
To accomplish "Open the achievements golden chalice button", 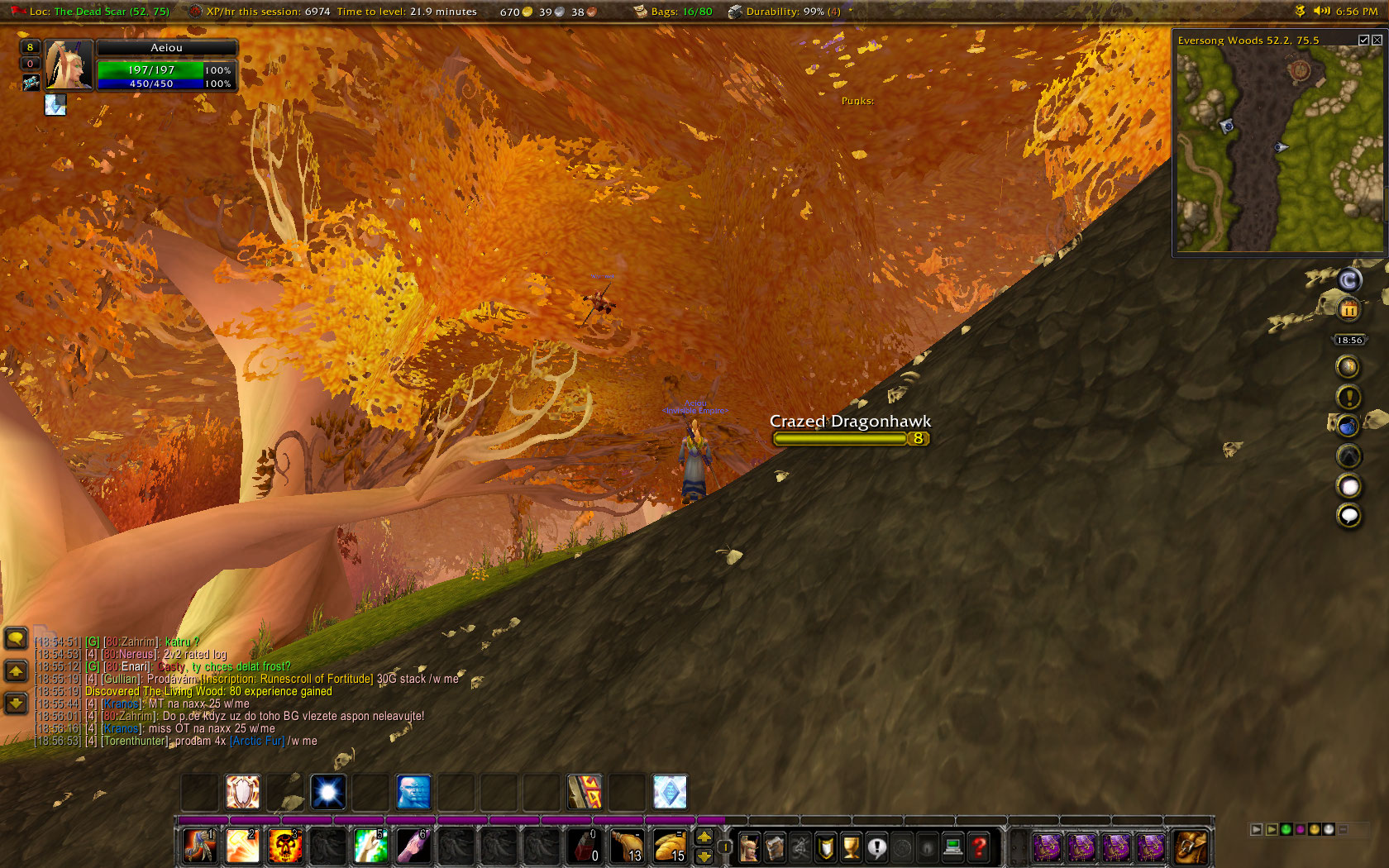I will 851,847.
